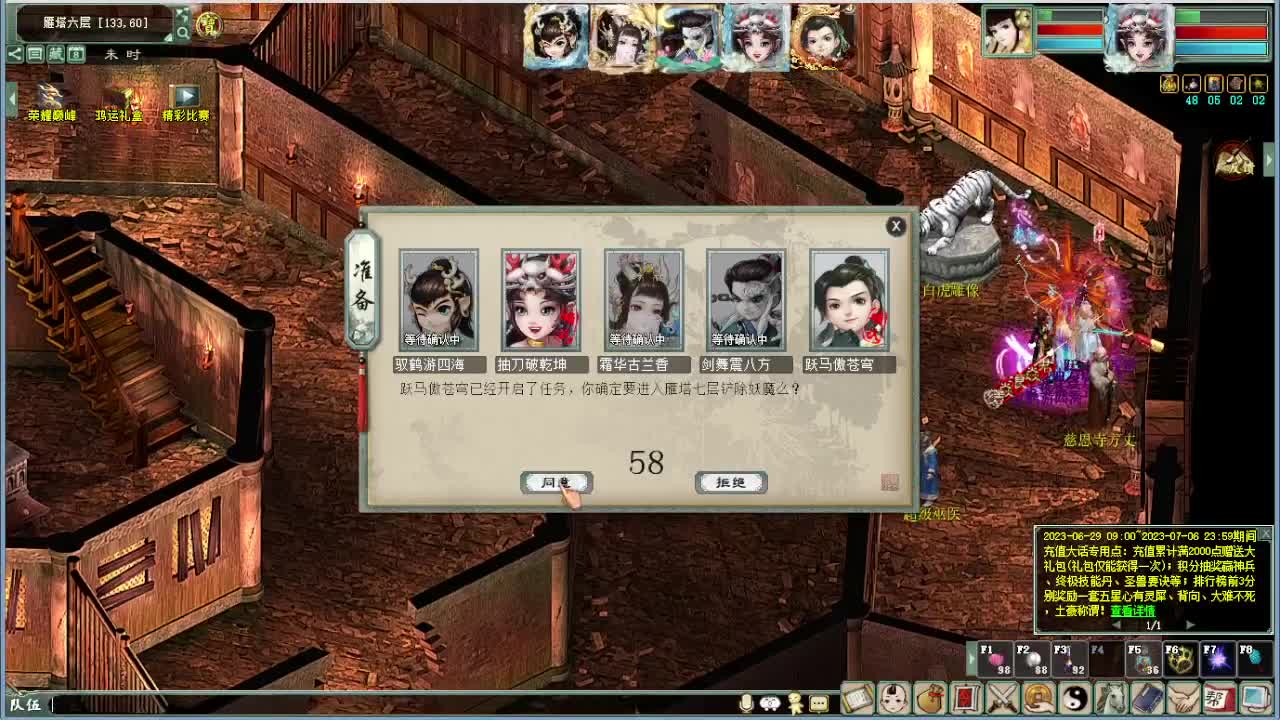1280x720 pixels.
Task: Mute the microphone icon near the chat bar
Action: pos(745,704)
